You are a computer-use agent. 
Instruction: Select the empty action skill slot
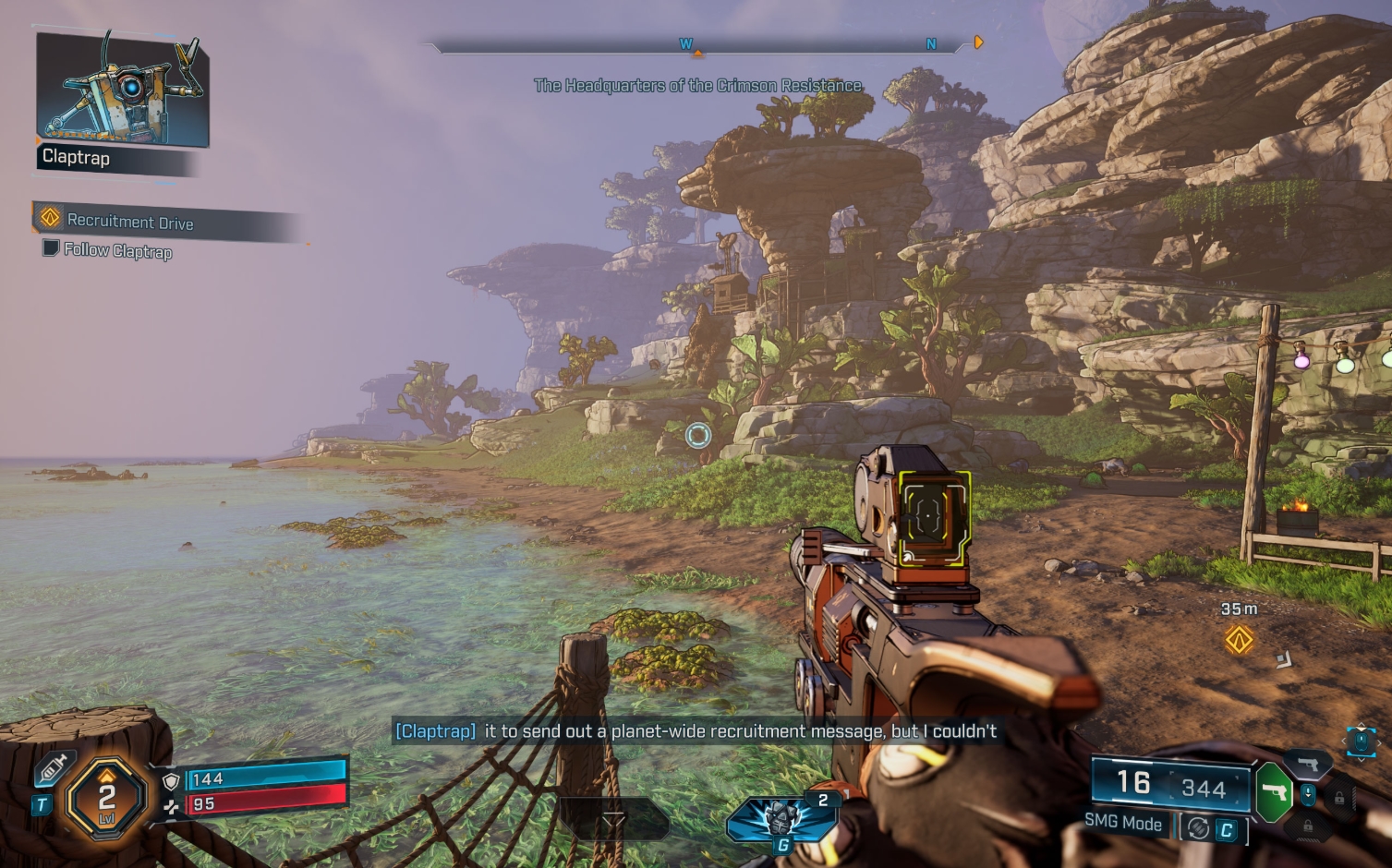613,819
